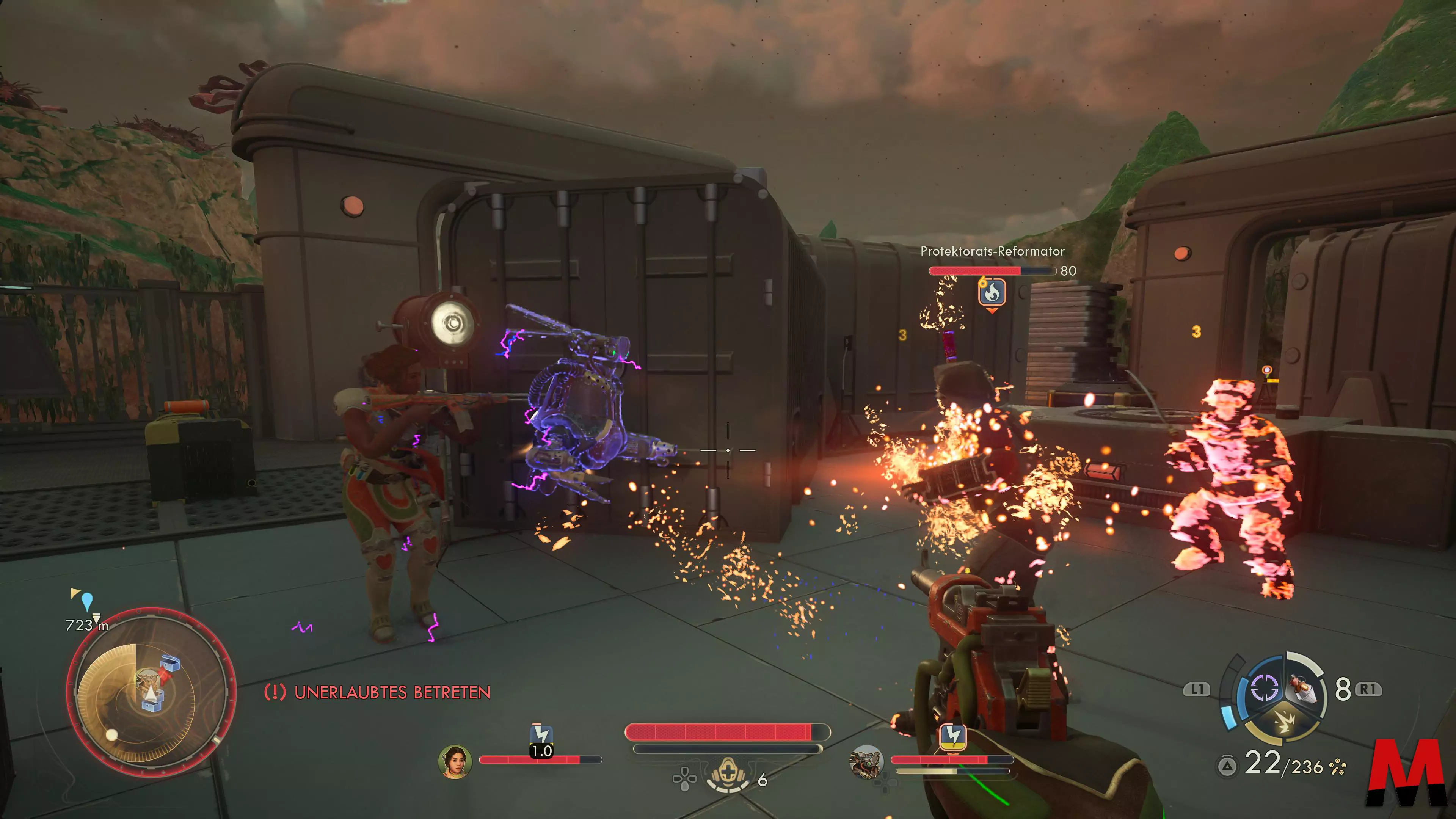This screenshot has height=819, width=1456.
Task: Click the burn status icon above enemy
Action: [992, 292]
